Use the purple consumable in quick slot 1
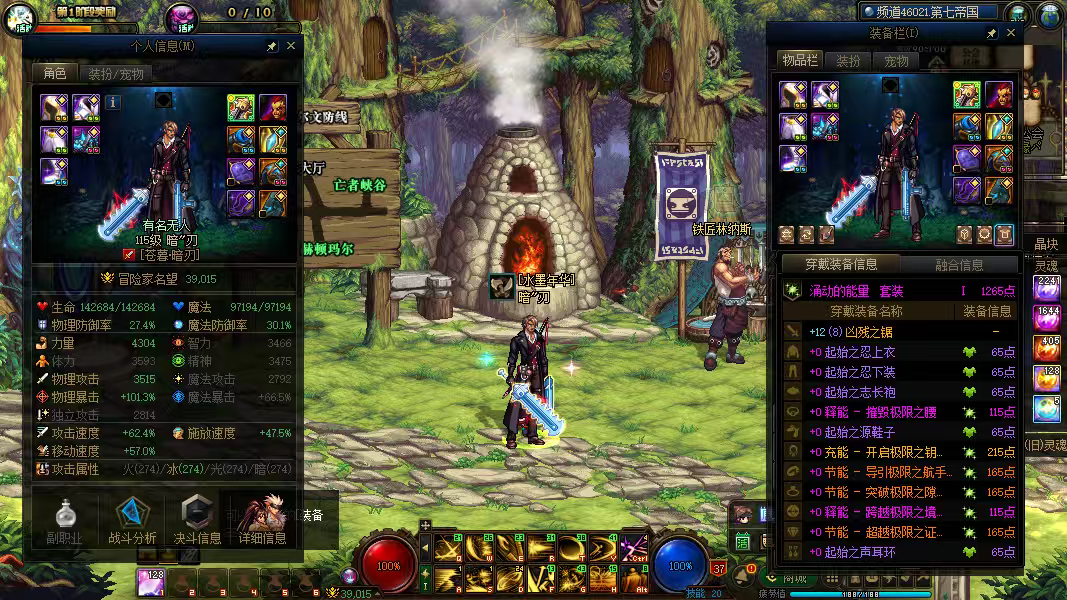This screenshot has height=600, width=1067. 151,582
